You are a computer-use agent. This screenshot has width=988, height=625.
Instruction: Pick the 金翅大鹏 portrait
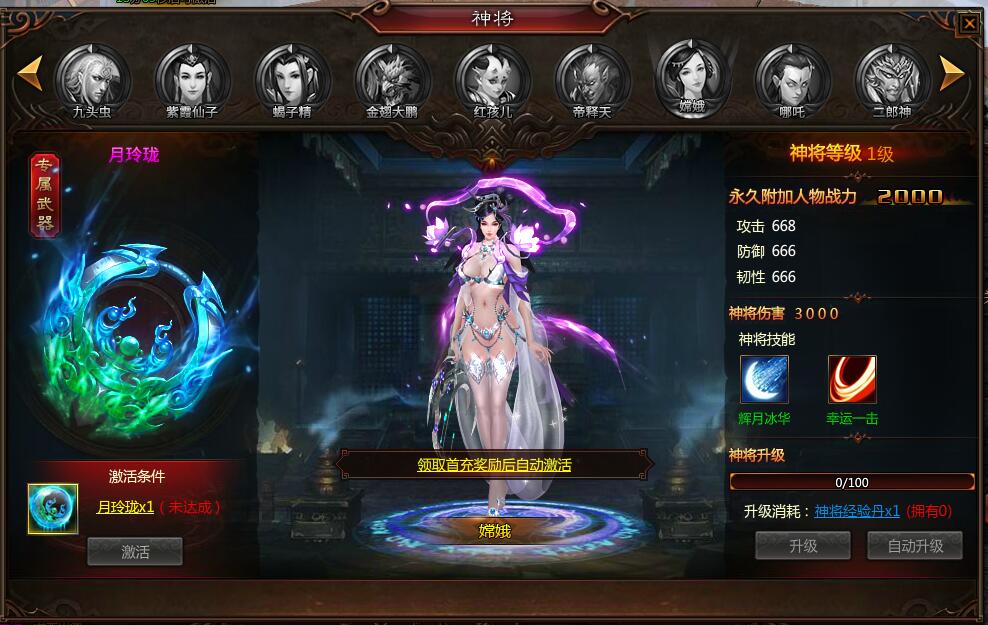(x=392, y=76)
